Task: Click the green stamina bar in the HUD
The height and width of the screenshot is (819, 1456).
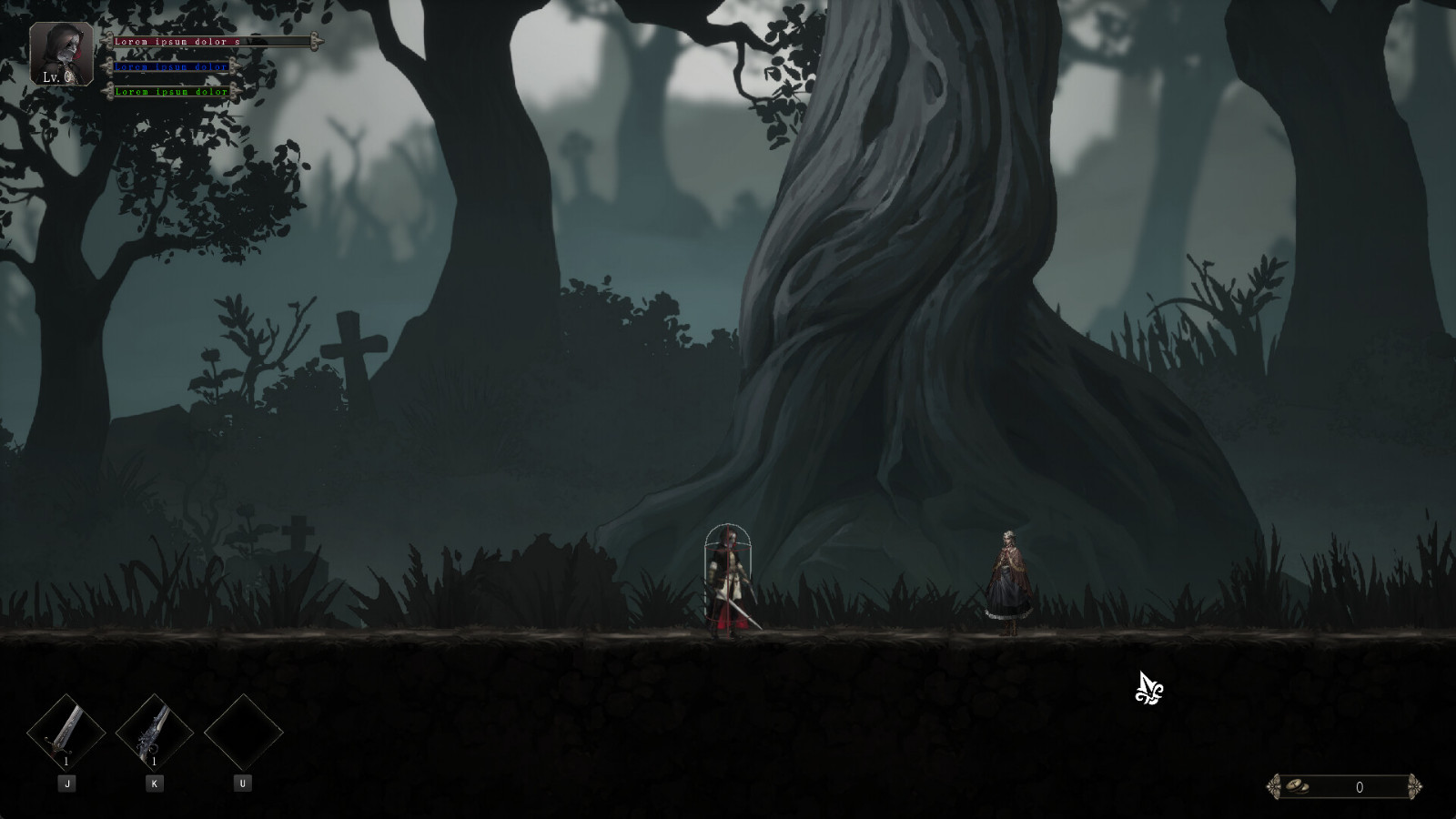Action: [x=173, y=92]
